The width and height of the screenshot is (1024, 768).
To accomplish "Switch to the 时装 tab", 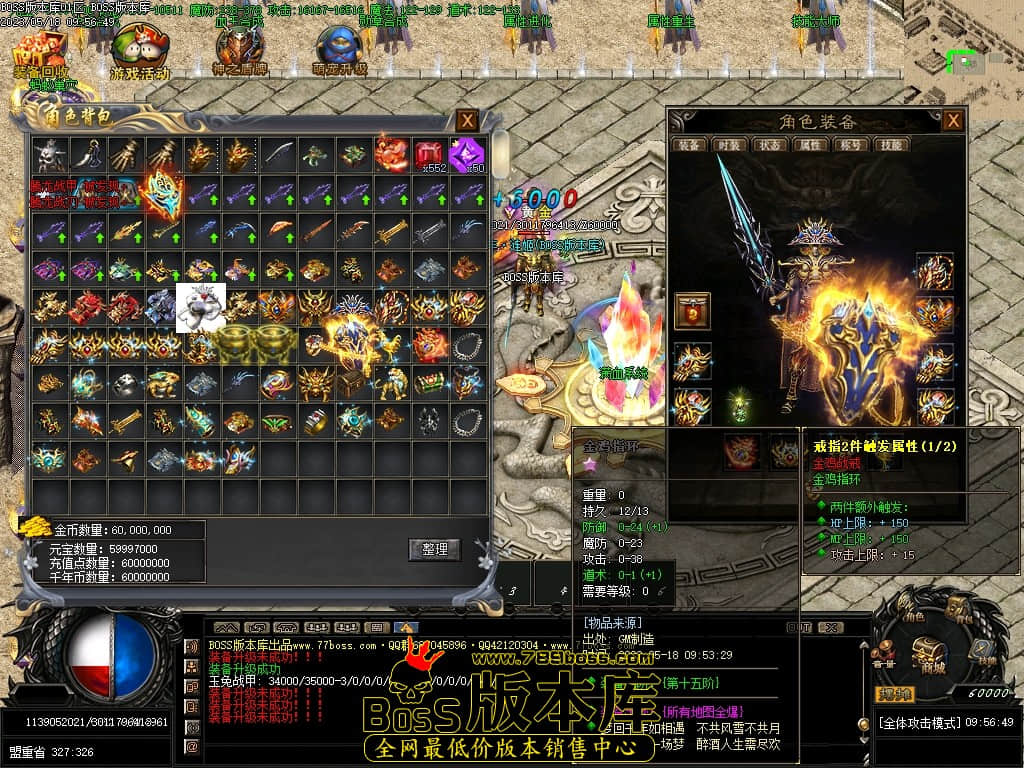I will coord(727,145).
